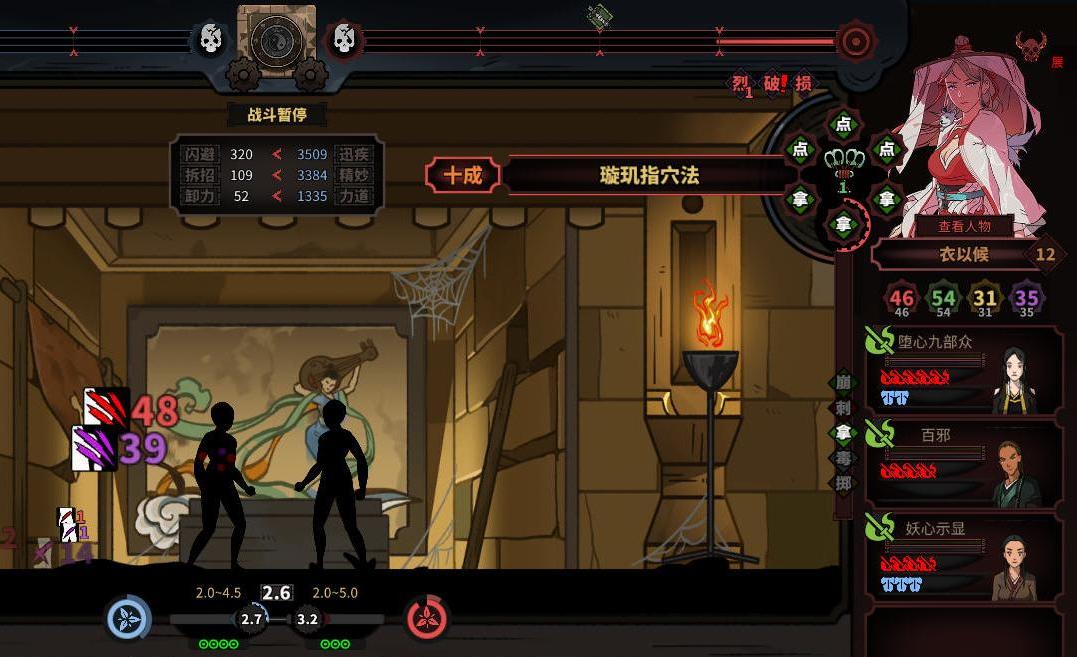
Task: Select the 刺 trick marker
Action: [844, 408]
